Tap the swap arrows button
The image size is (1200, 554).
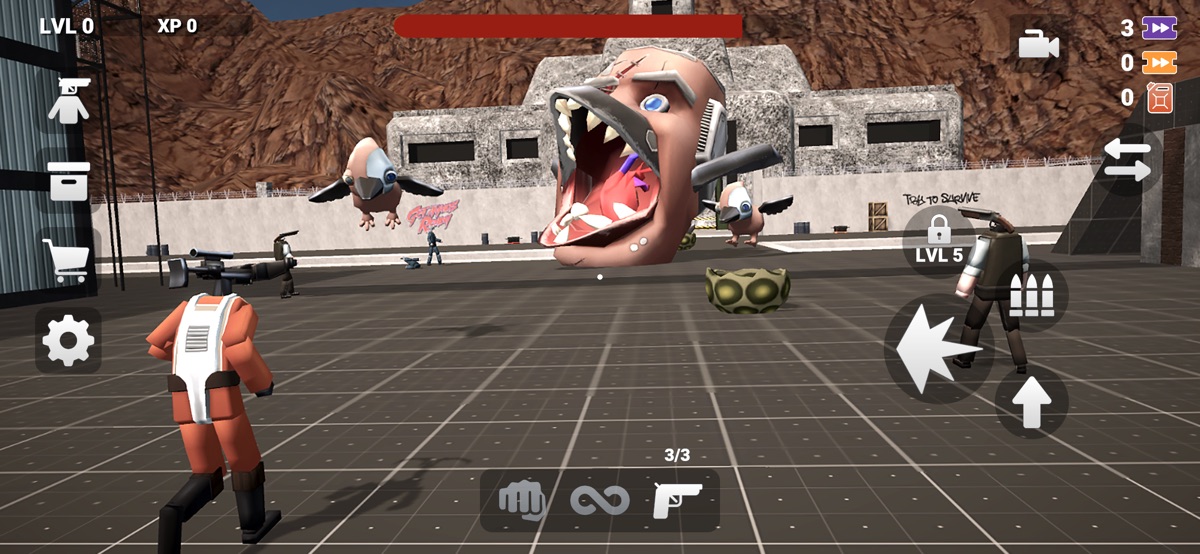pos(1127,160)
